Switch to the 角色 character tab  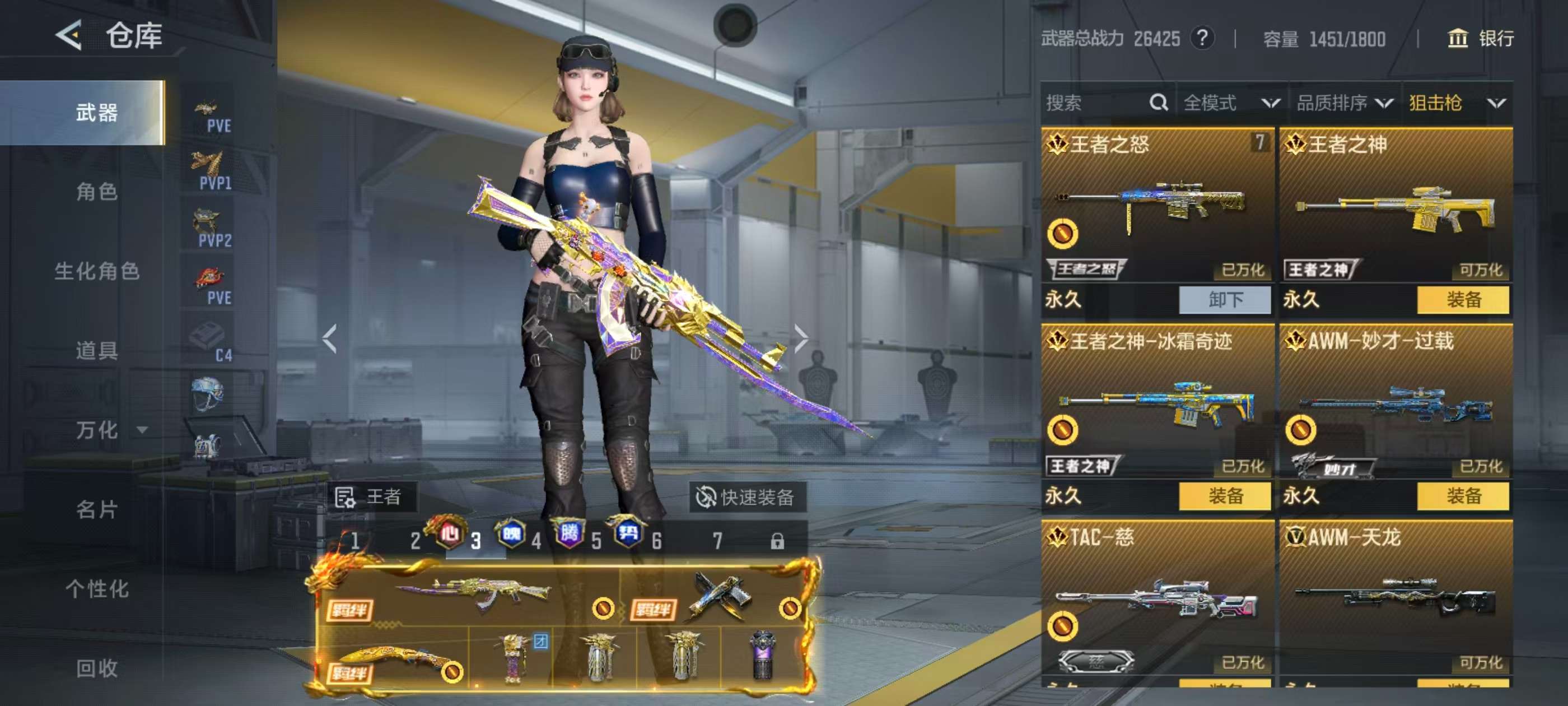(96, 192)
